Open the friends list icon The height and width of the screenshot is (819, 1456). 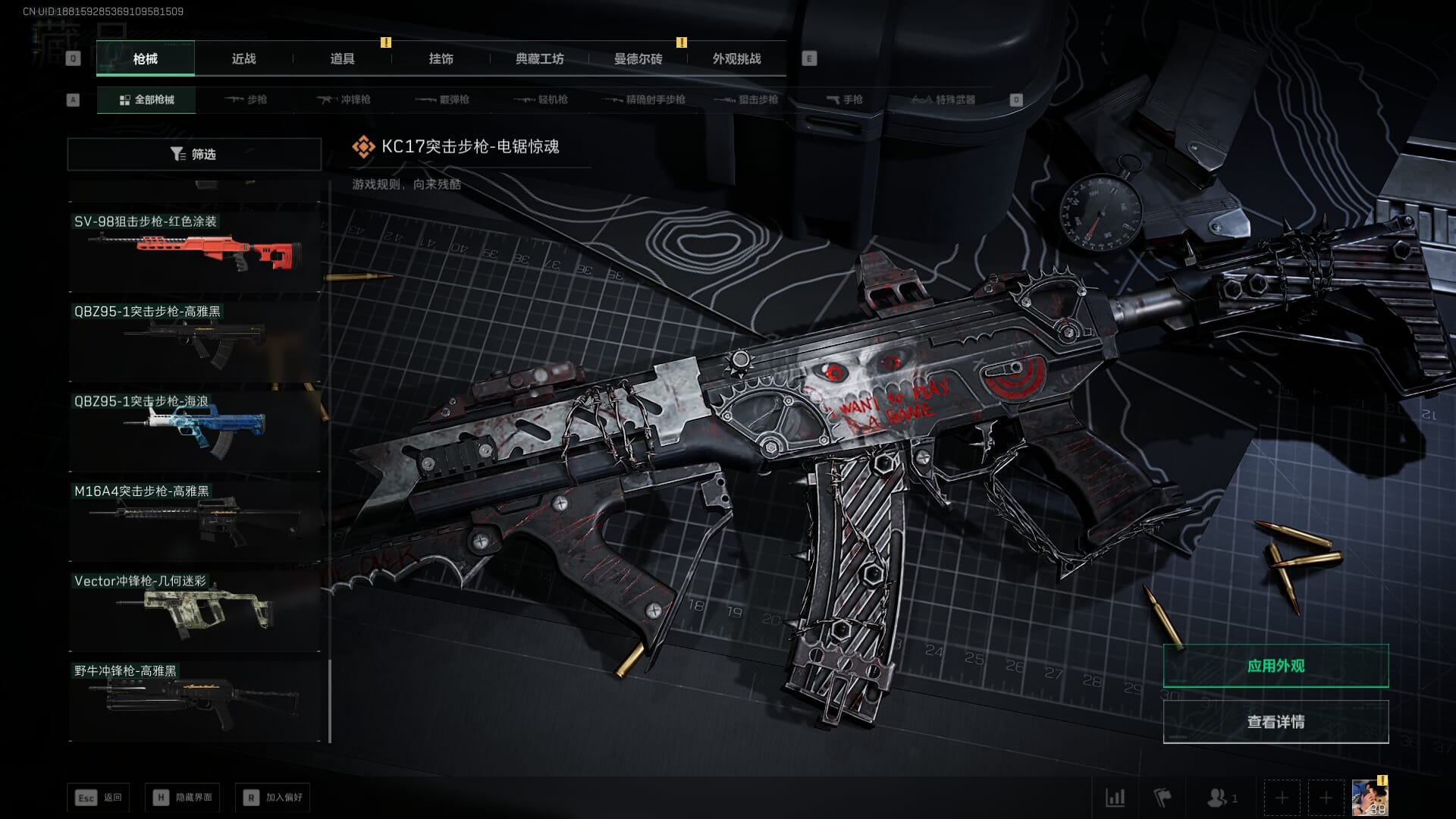coord(1221,797)
